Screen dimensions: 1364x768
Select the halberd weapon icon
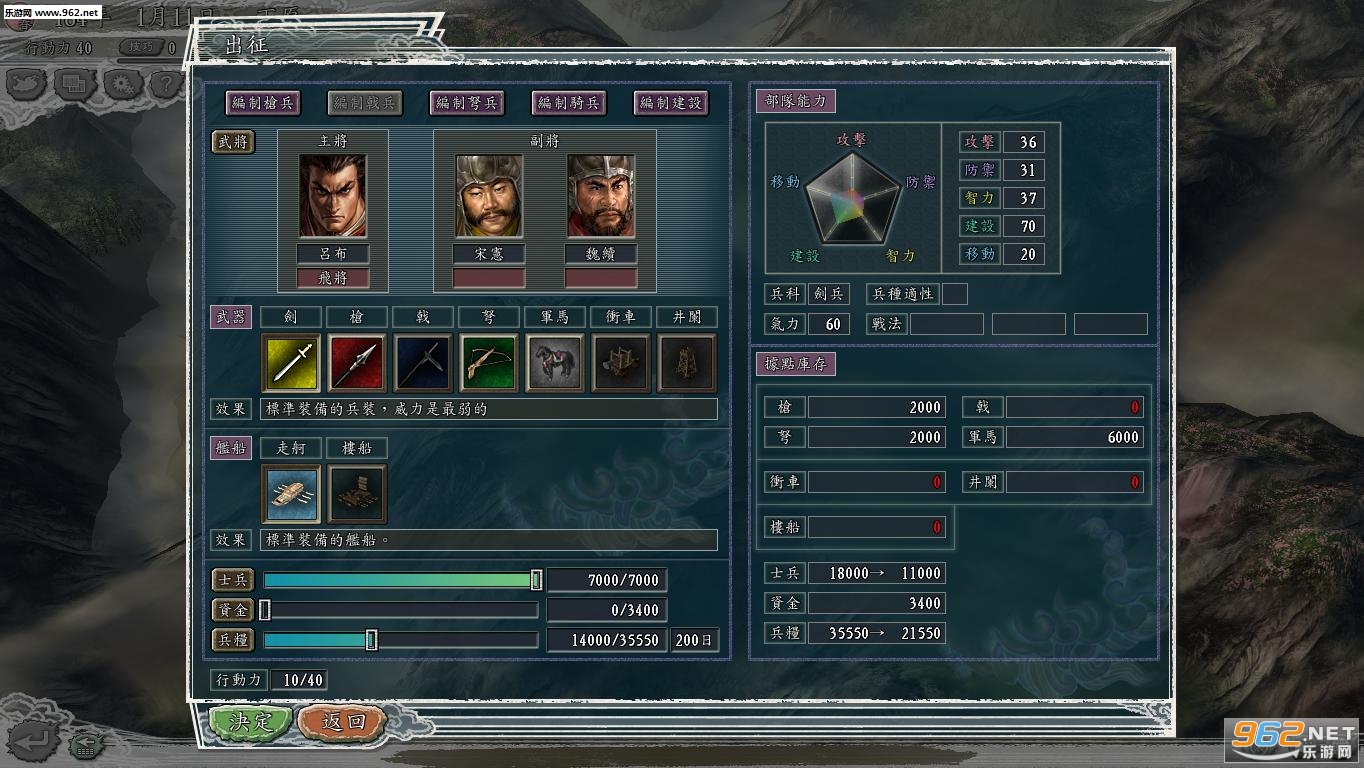tap(423, 363)
